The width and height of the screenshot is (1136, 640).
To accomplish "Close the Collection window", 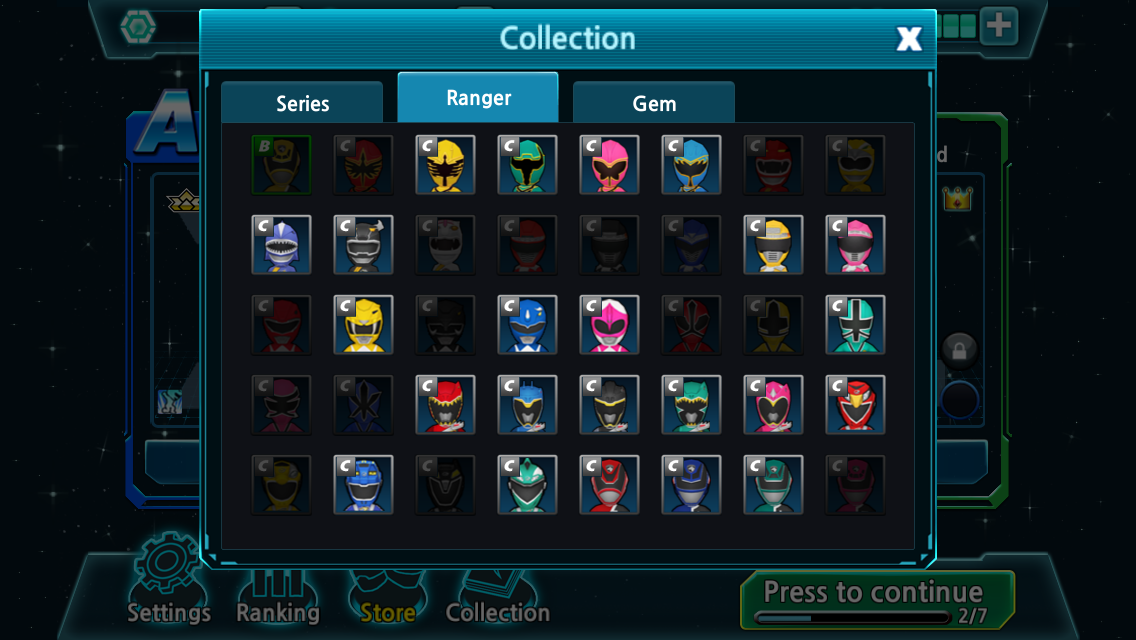I will click(x=908, y=39).
